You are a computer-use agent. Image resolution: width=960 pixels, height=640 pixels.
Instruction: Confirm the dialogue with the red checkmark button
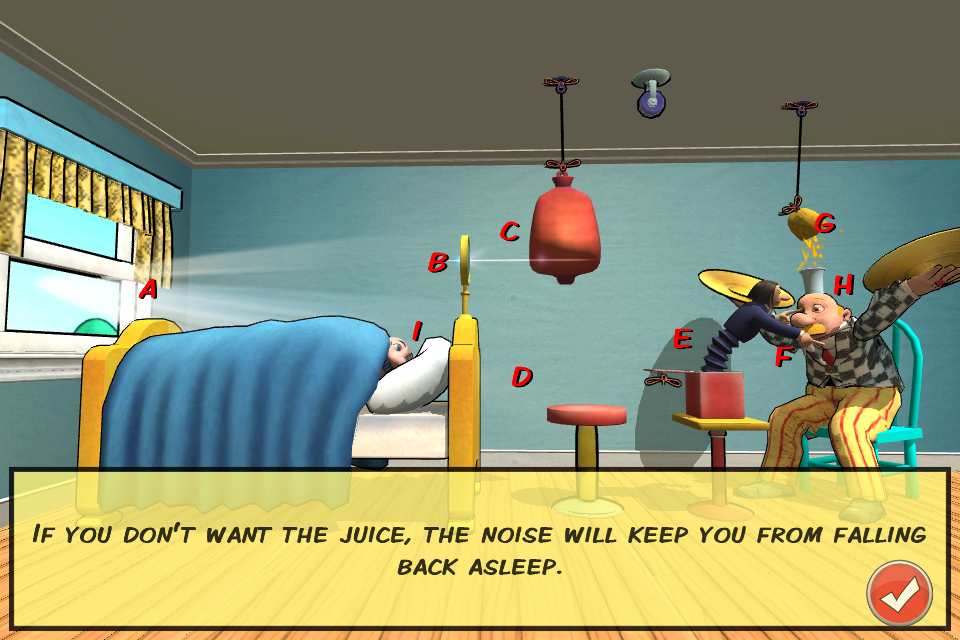(x=899, y=594)
